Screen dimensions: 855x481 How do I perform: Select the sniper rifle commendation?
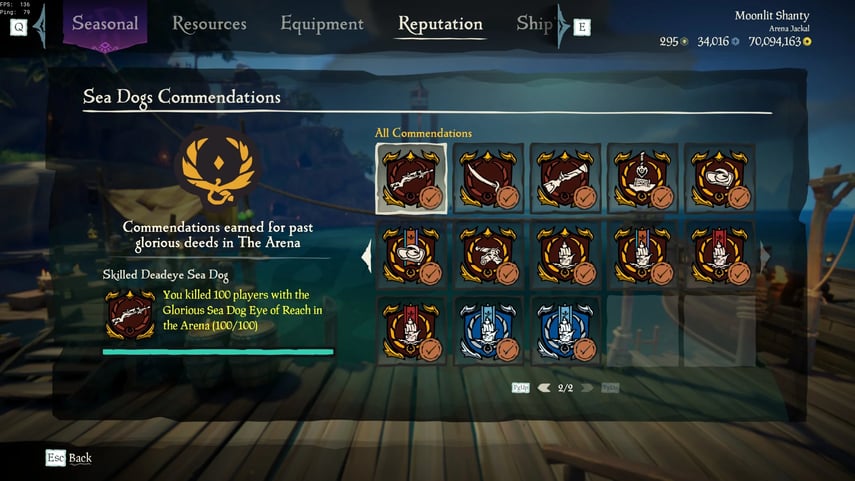point(411,178)
